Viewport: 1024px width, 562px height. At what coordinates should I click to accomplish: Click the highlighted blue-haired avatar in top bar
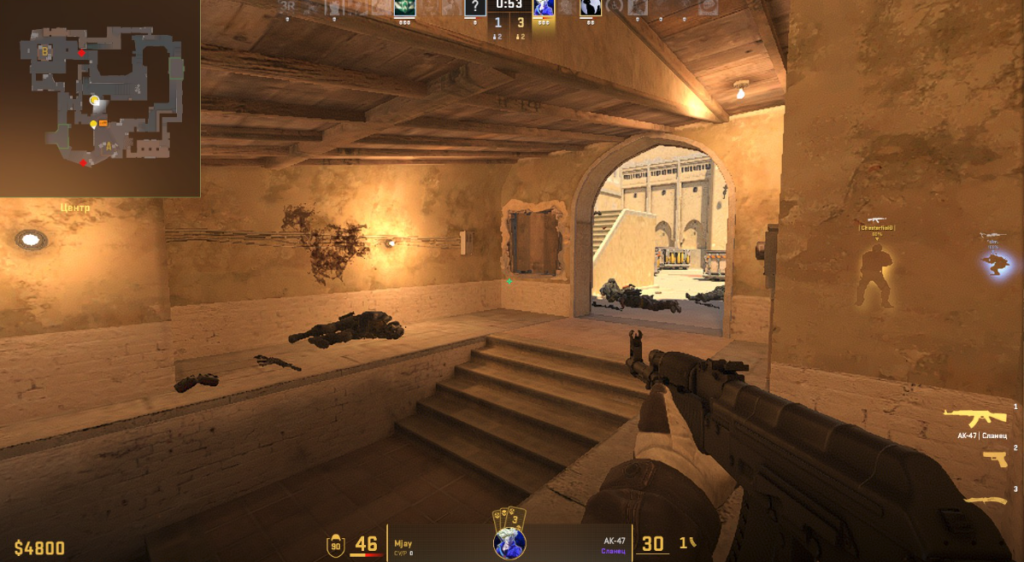(x=544, y=8)
